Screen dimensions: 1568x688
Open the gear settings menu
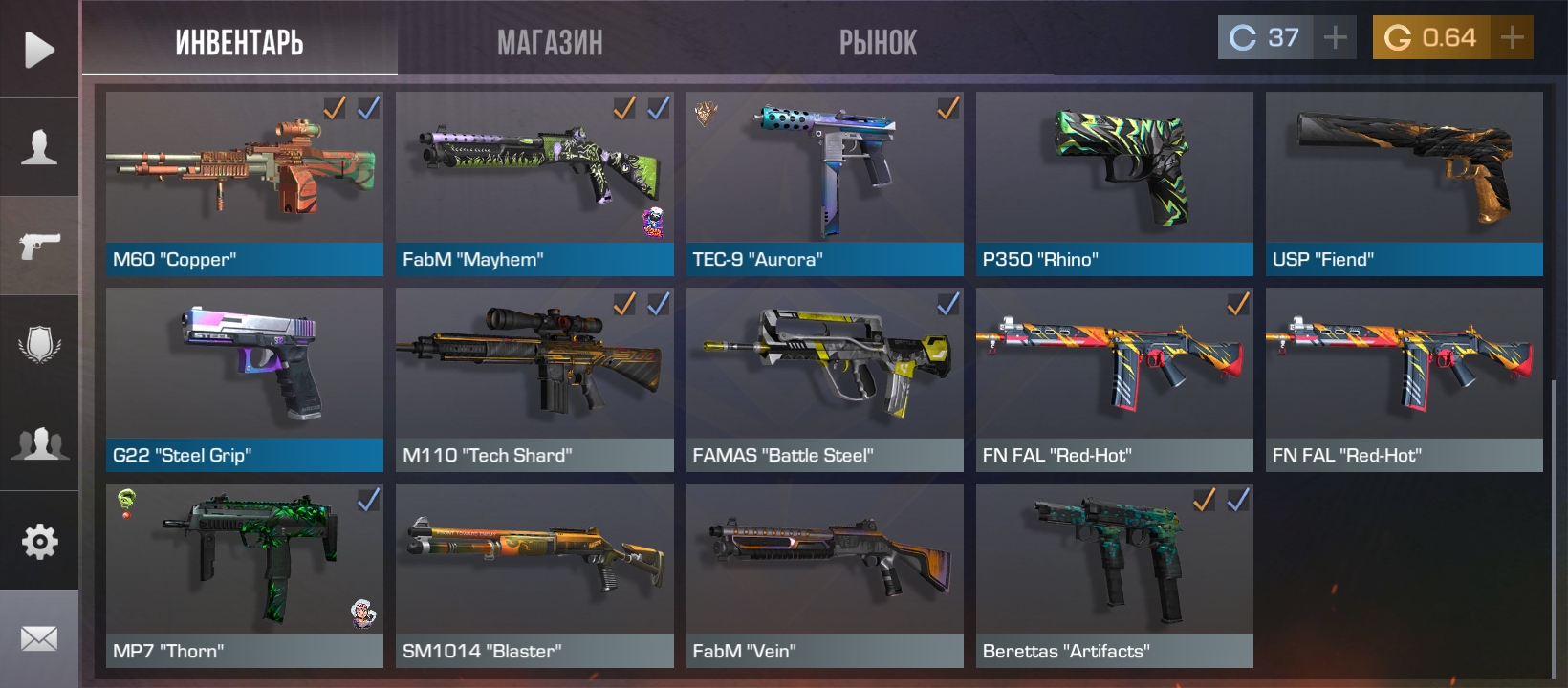[x=39, y=542]
